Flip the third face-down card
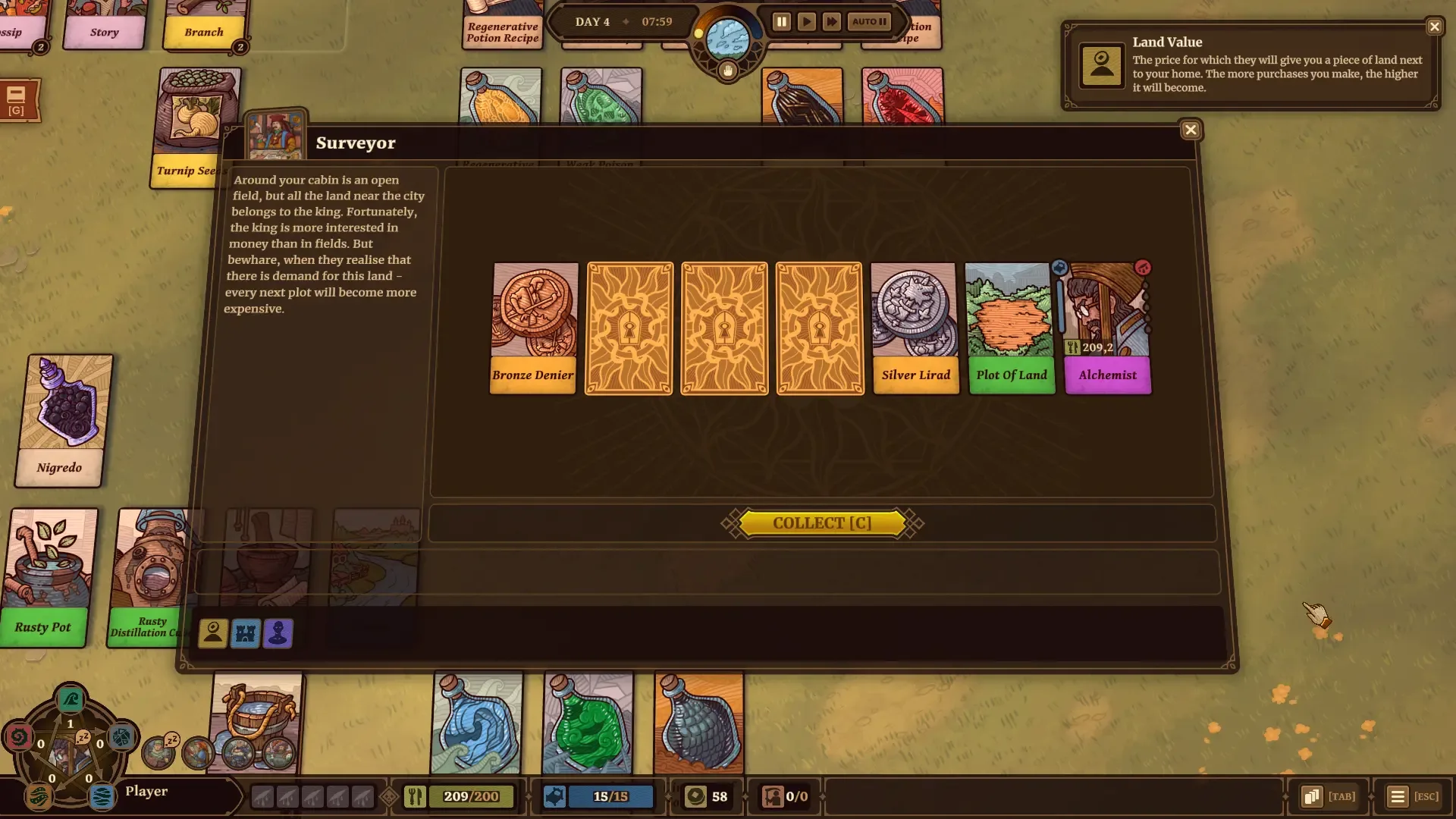 point(819,328)
